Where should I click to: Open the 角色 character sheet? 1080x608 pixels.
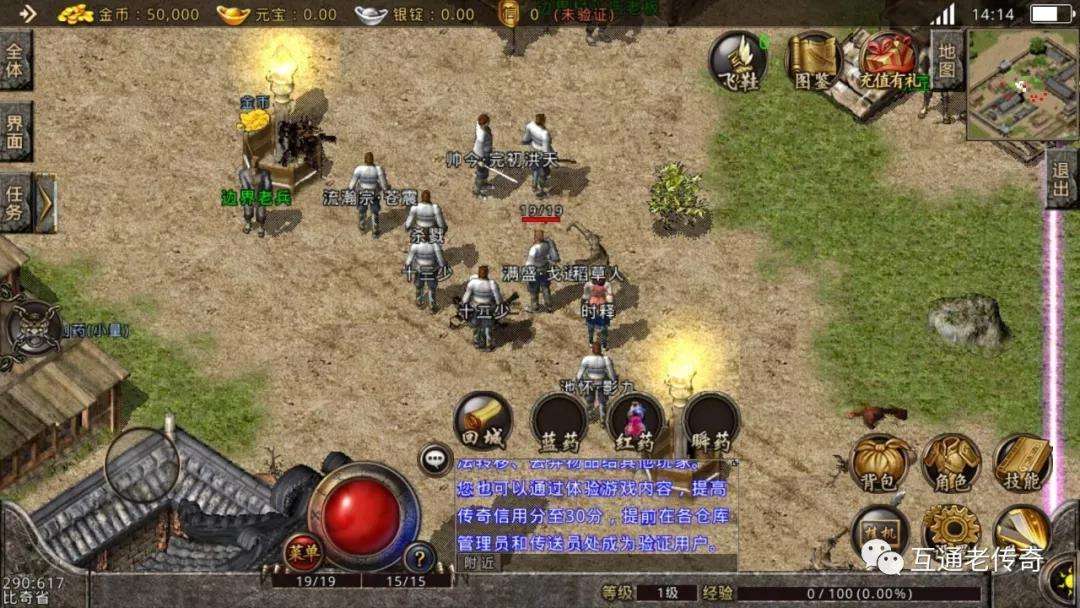click(x=950, y=464)
